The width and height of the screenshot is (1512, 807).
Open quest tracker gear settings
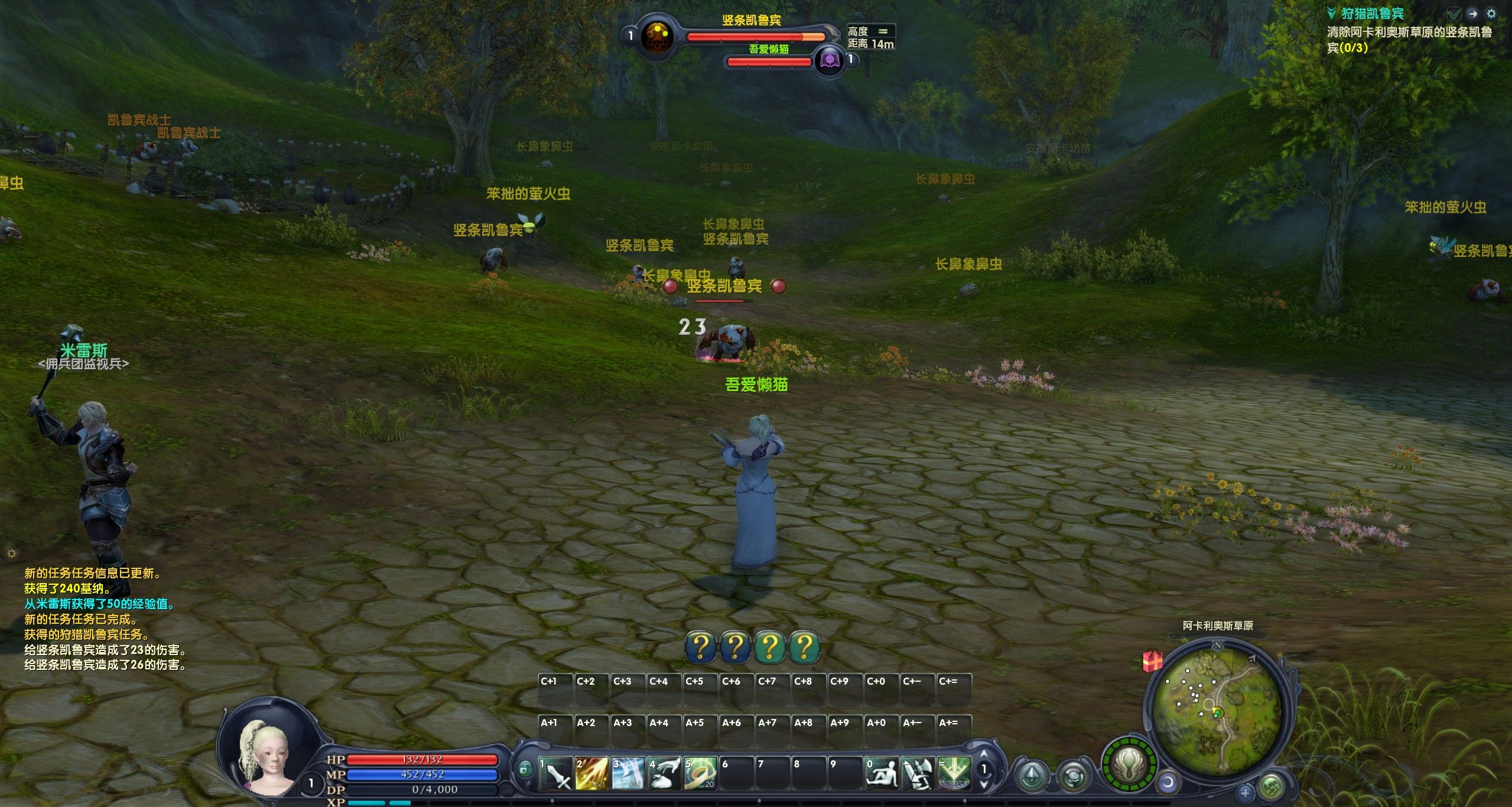(x=1491, y=13)
